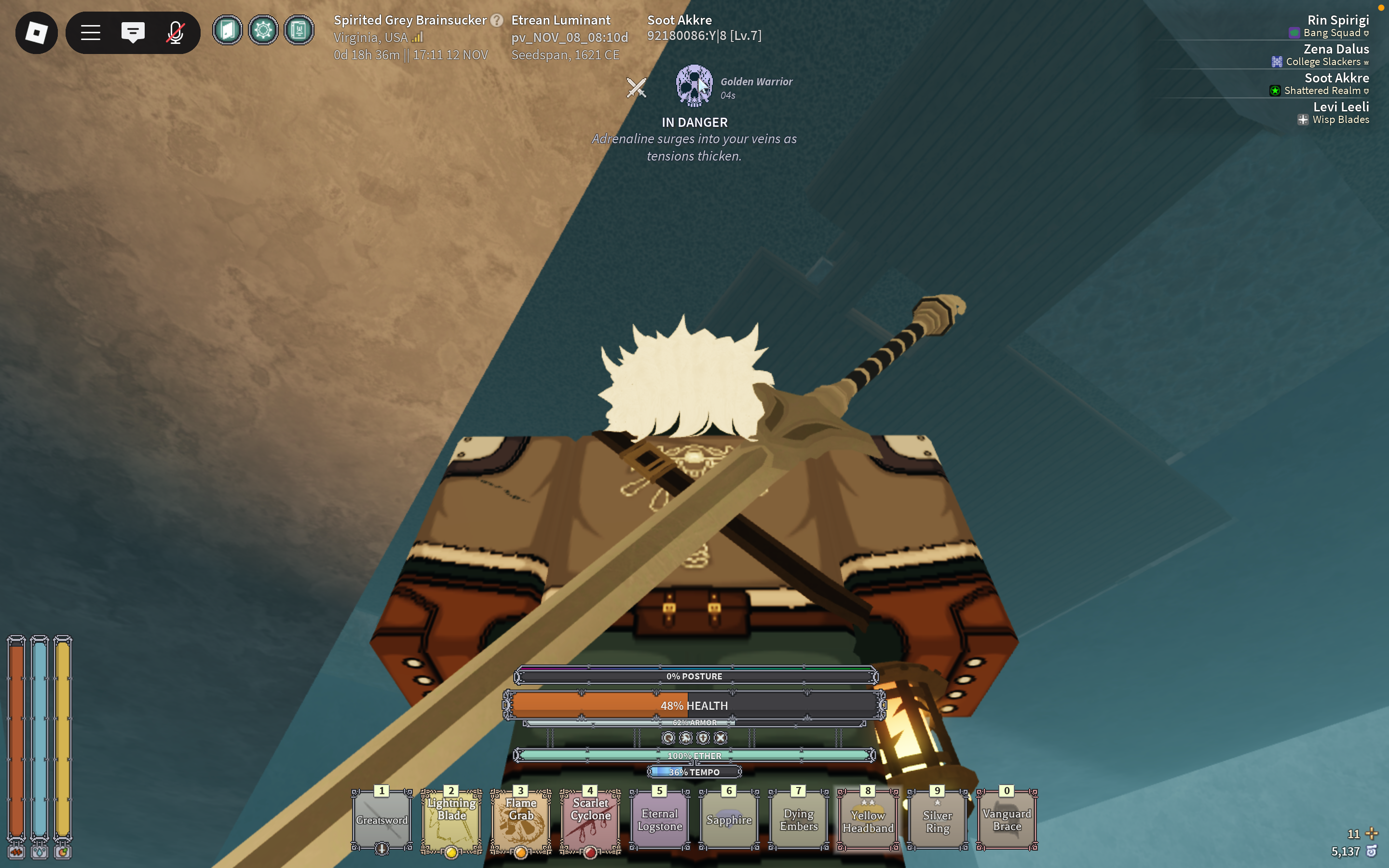1389x868 pixels.
Task: Select Rin Spirigi in the player list
Action: coord(1337,21)
